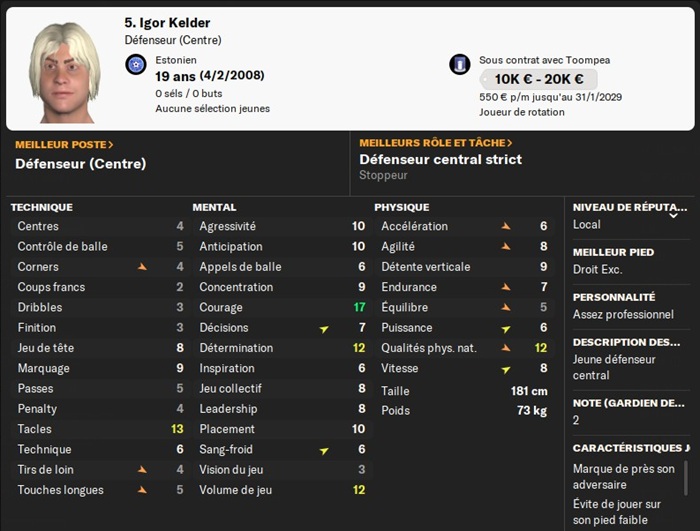Screen dimensions: 700x531
Task: Open the Meilleur Poste section link
Action: [x=64, y=144]
